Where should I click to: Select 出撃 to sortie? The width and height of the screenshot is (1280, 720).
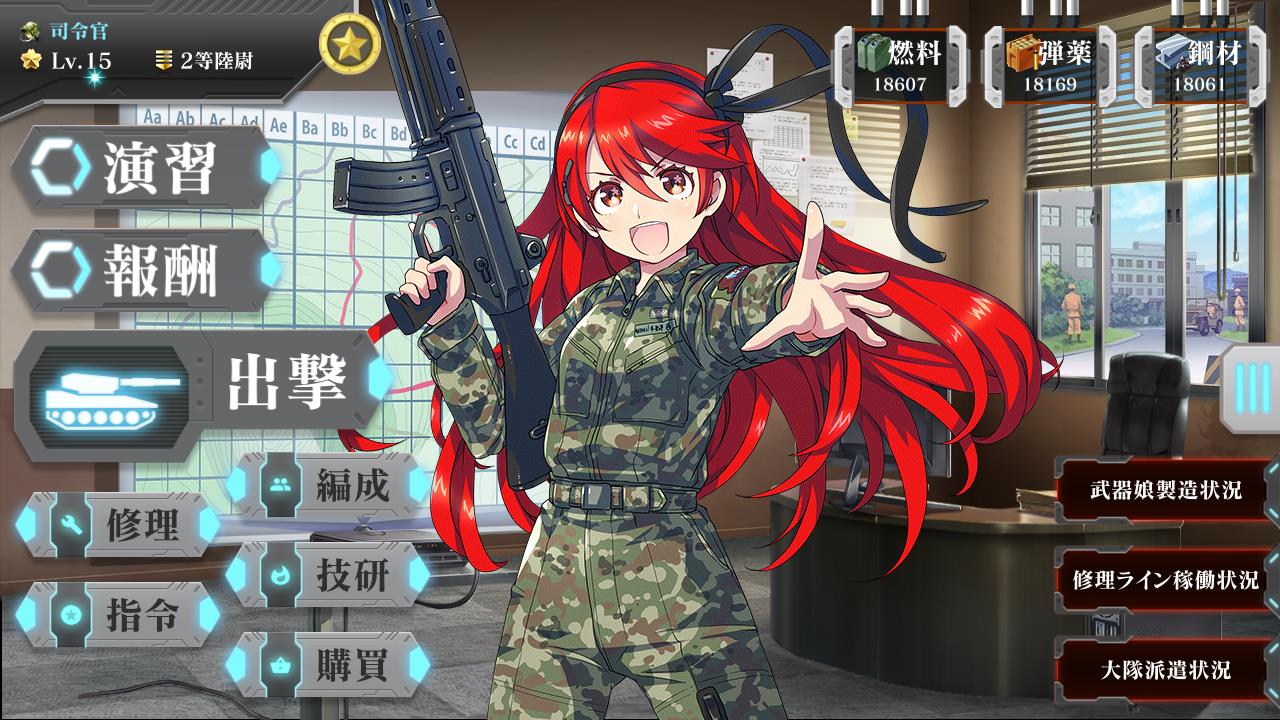click(200, 385)
